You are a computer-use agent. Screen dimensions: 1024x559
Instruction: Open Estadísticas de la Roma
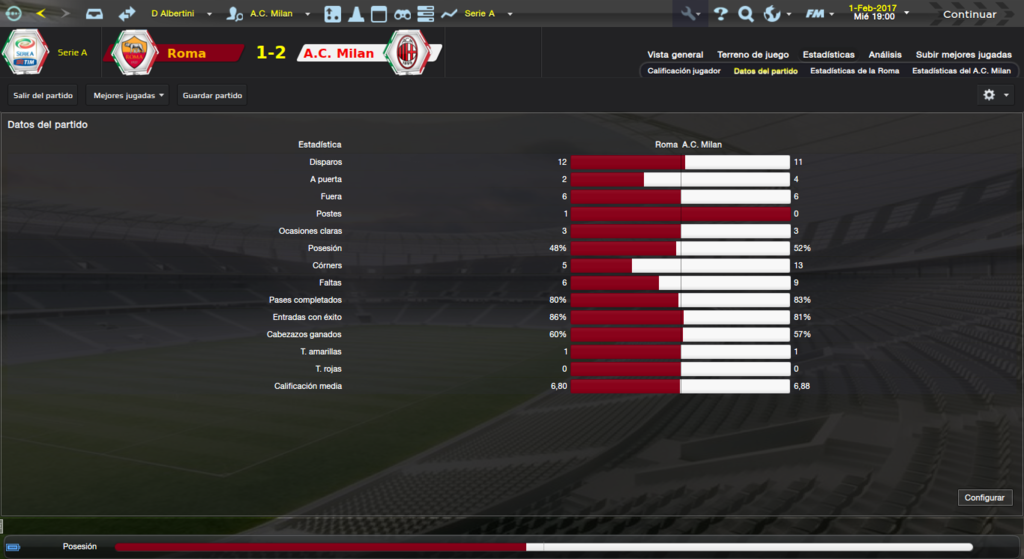click(854, 71)
